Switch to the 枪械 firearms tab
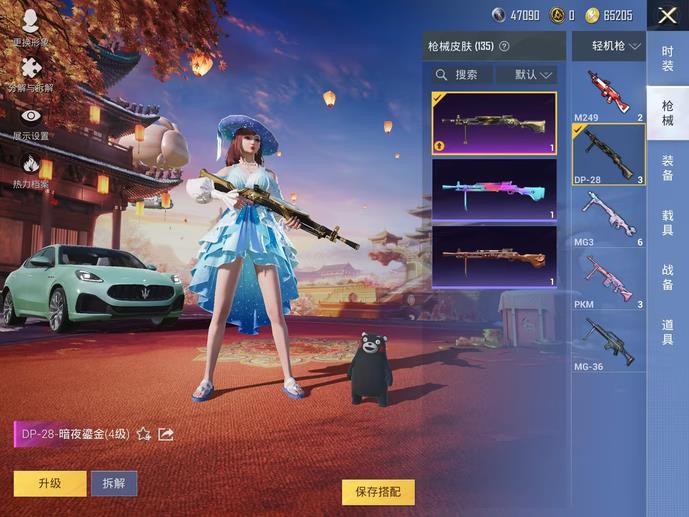The height and width of the screenshot is (517, 689). [667, 112]
